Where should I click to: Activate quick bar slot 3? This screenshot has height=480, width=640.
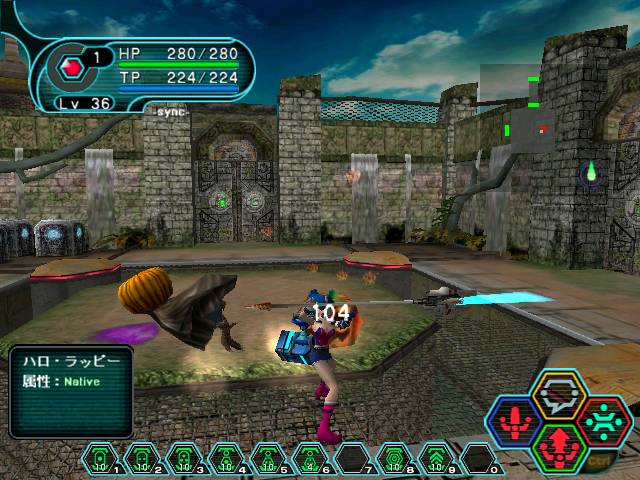point(183,459)
